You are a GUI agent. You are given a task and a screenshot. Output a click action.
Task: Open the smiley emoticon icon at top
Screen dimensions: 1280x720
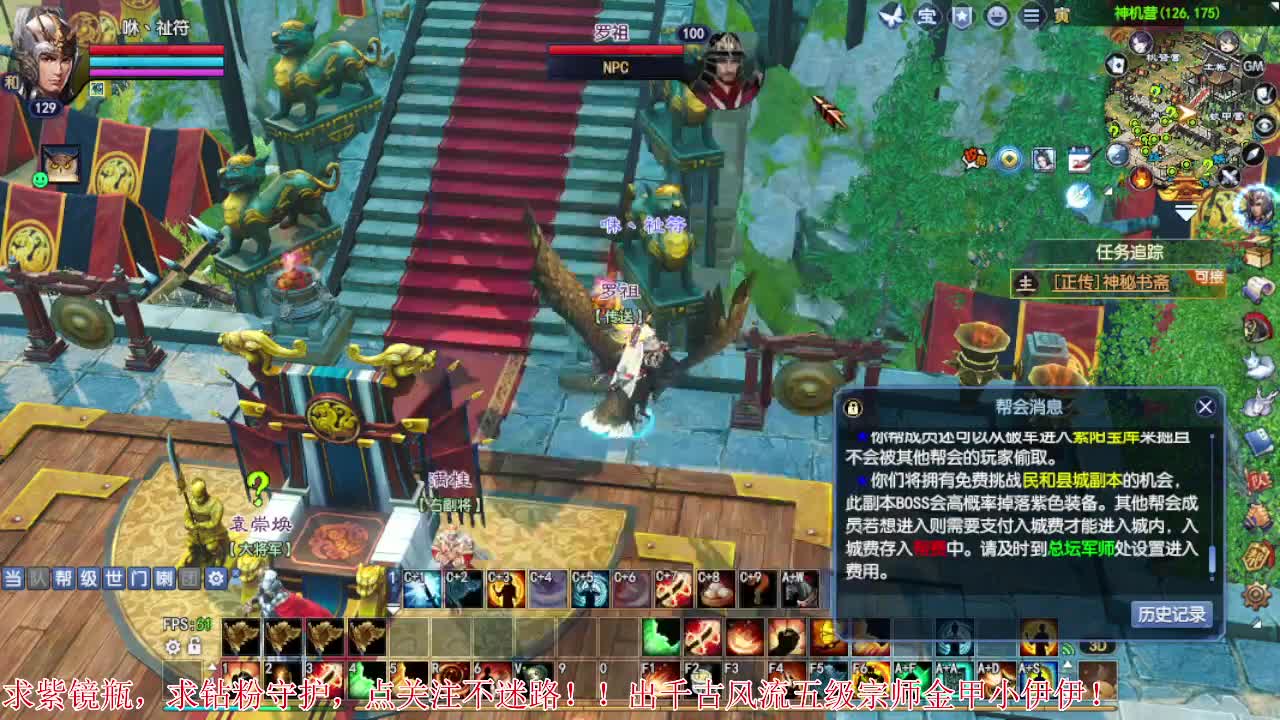coord(995,16)
